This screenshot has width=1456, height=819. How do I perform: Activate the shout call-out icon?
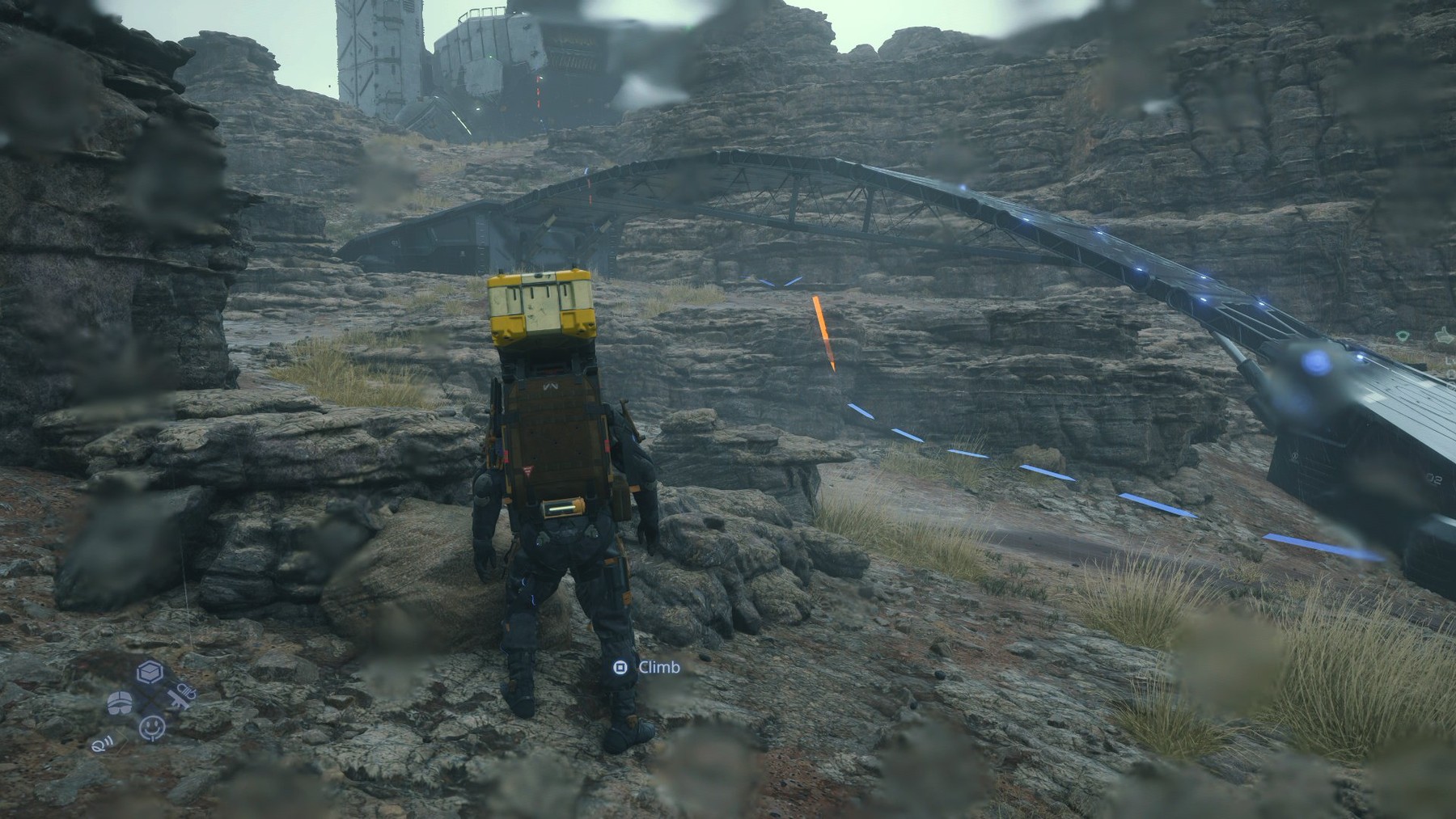[x=102, y=745]
